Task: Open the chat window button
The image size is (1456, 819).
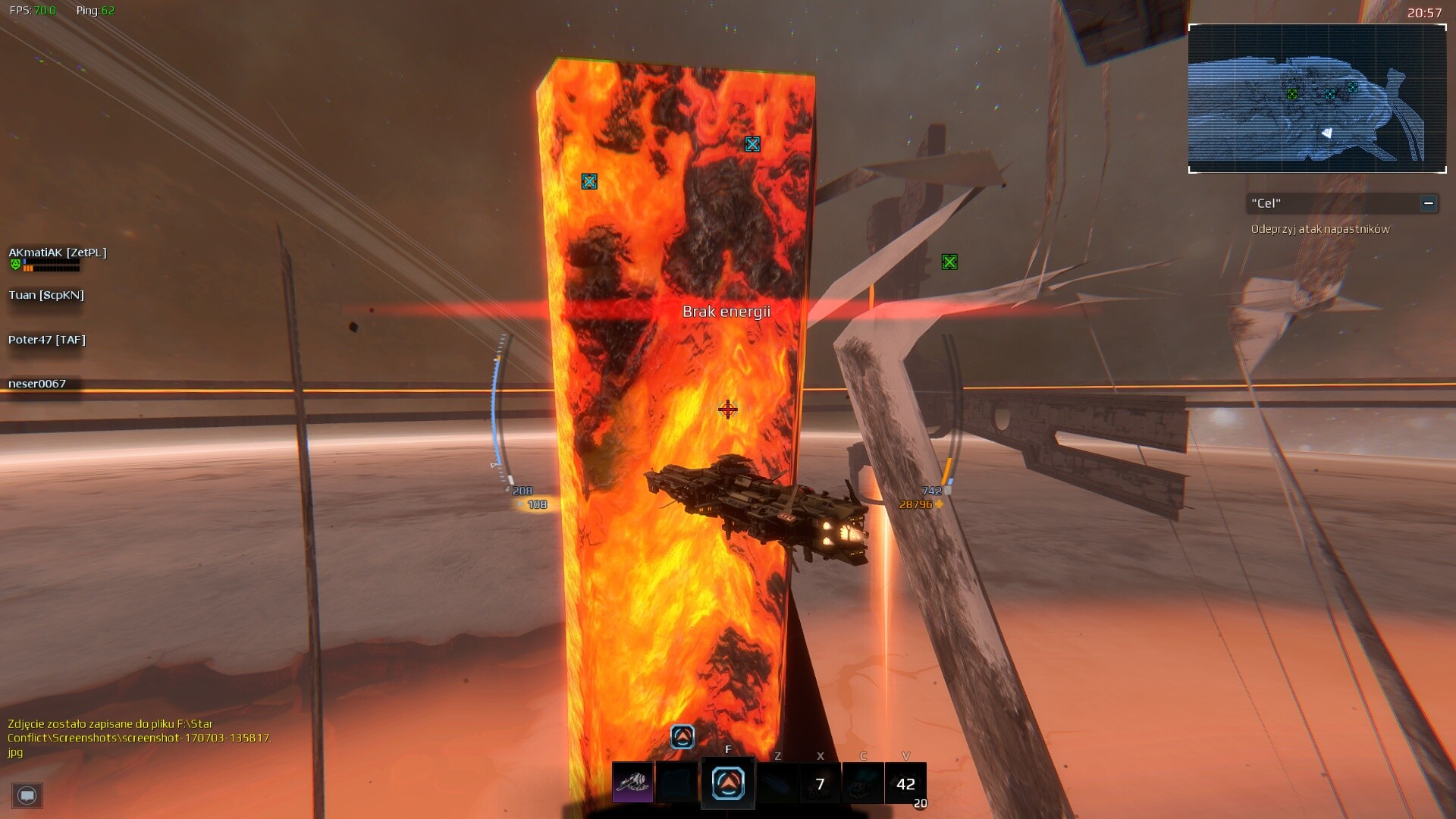Action: [27, 795]
